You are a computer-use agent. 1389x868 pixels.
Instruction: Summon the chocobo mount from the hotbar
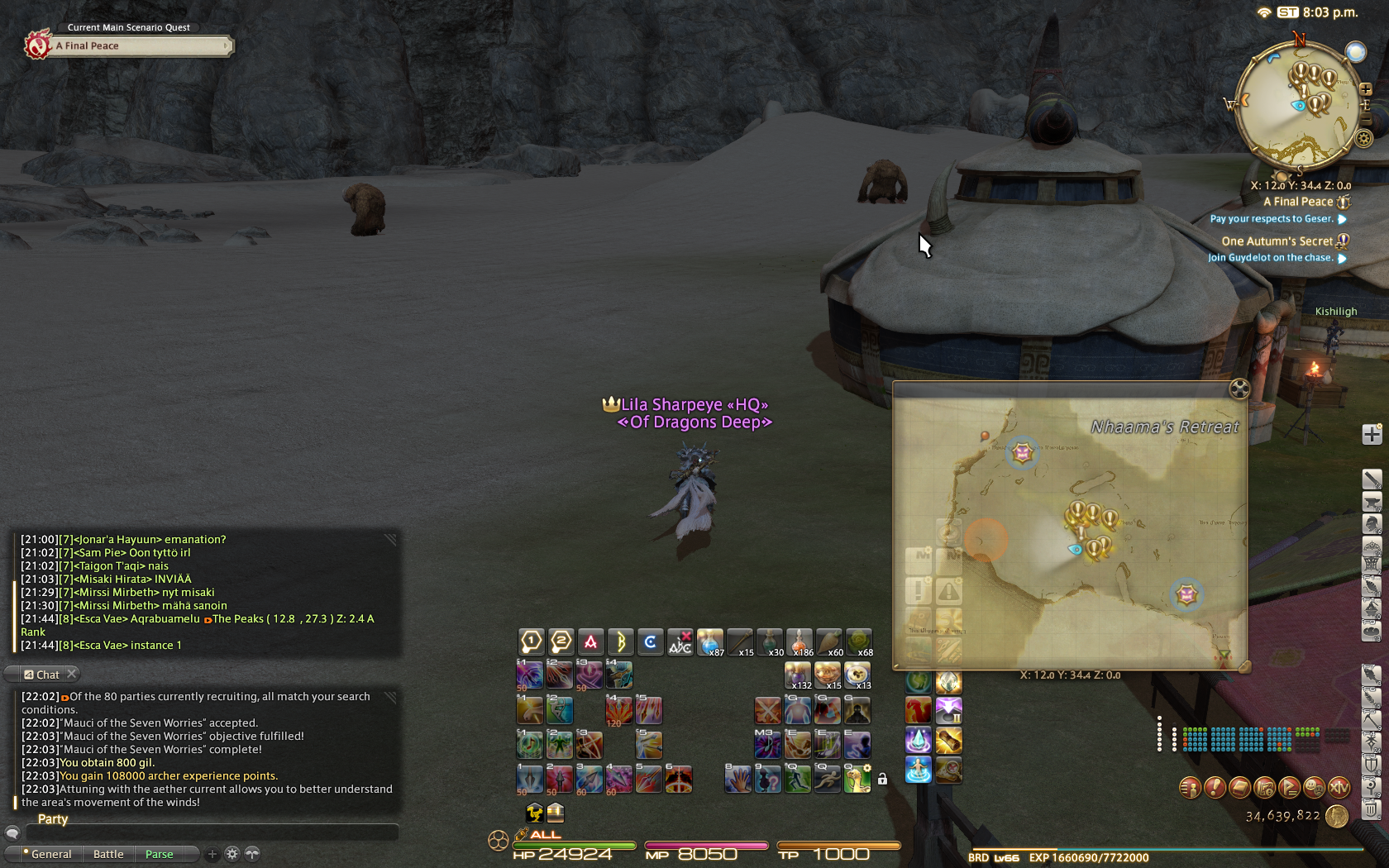coord(857,778)
